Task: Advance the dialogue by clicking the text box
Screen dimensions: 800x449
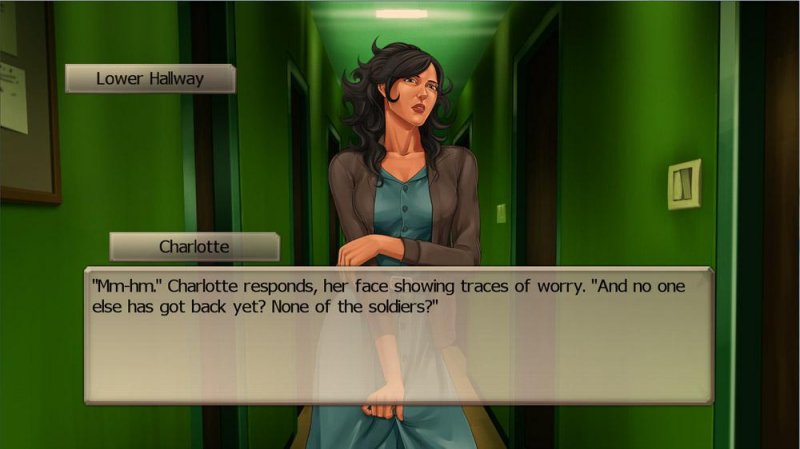Action: pyautogui.click(x=398, y=335)
